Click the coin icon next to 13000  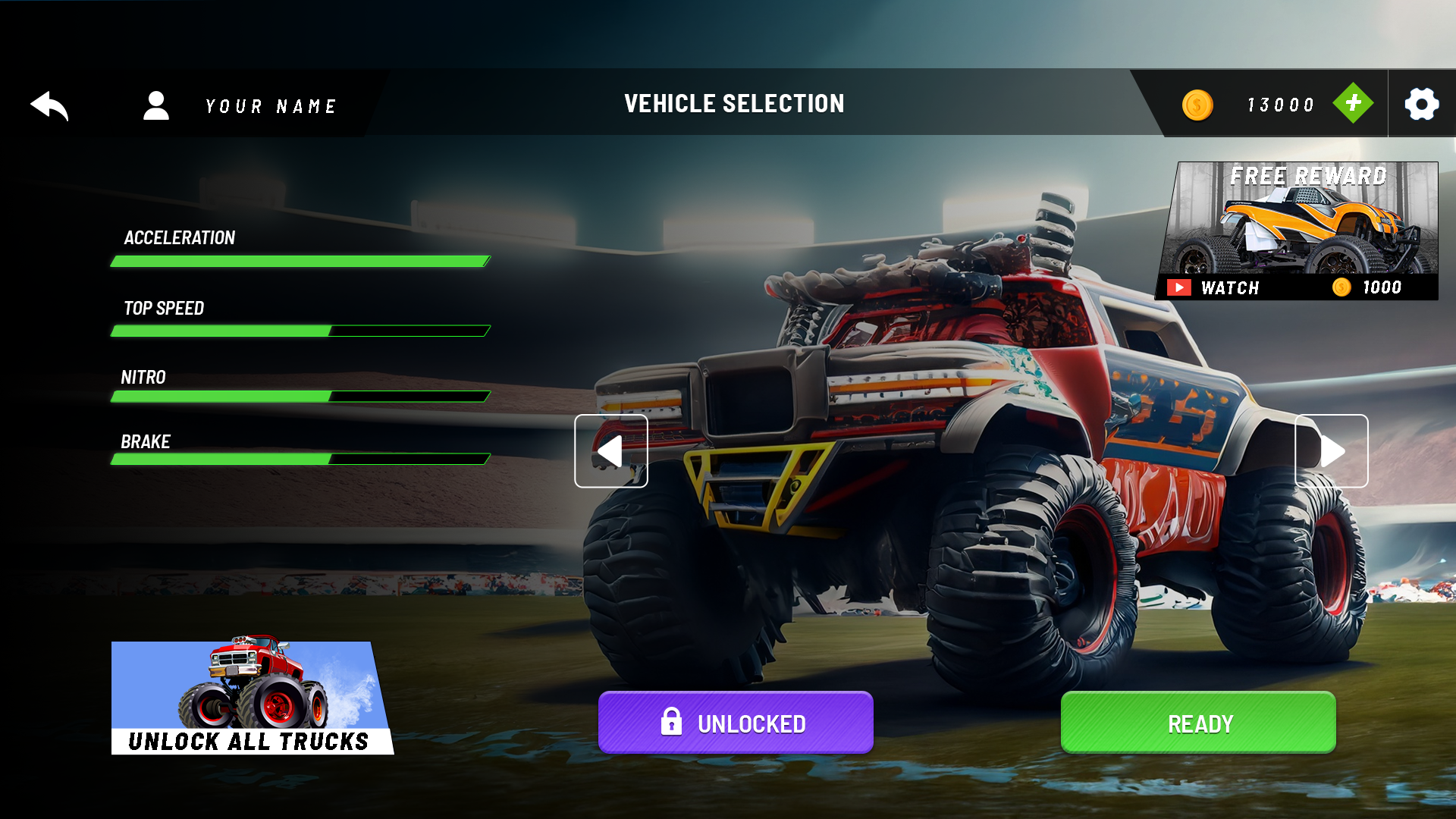(1197, 104)
